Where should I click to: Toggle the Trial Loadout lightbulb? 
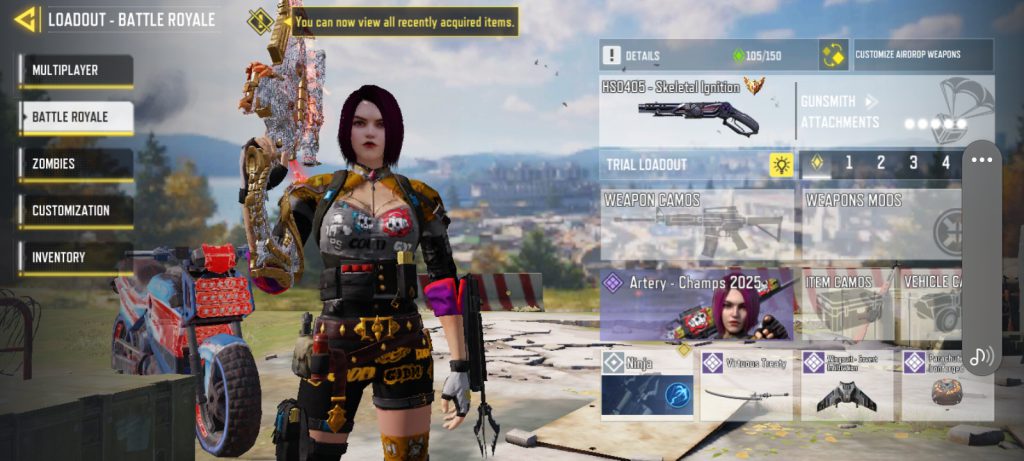(x=781, y=163)
